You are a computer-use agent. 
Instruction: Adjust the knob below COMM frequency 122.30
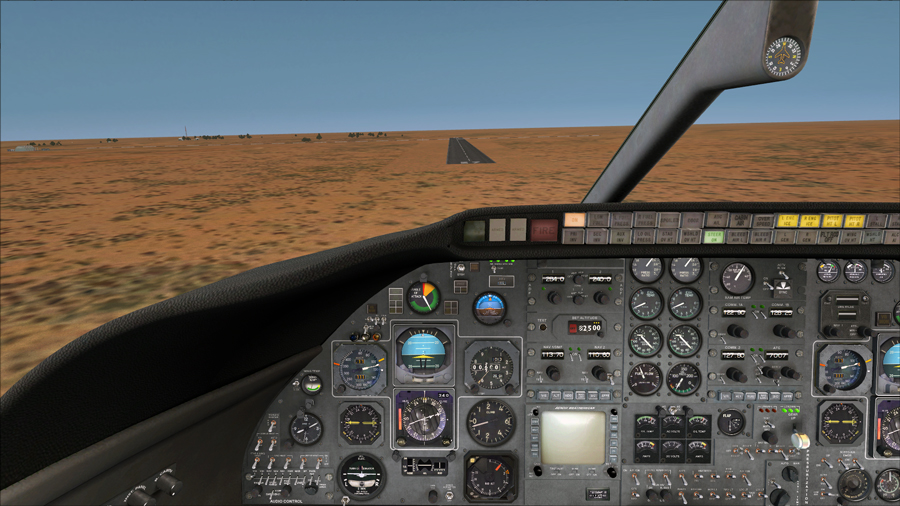[x=737, y=330]
